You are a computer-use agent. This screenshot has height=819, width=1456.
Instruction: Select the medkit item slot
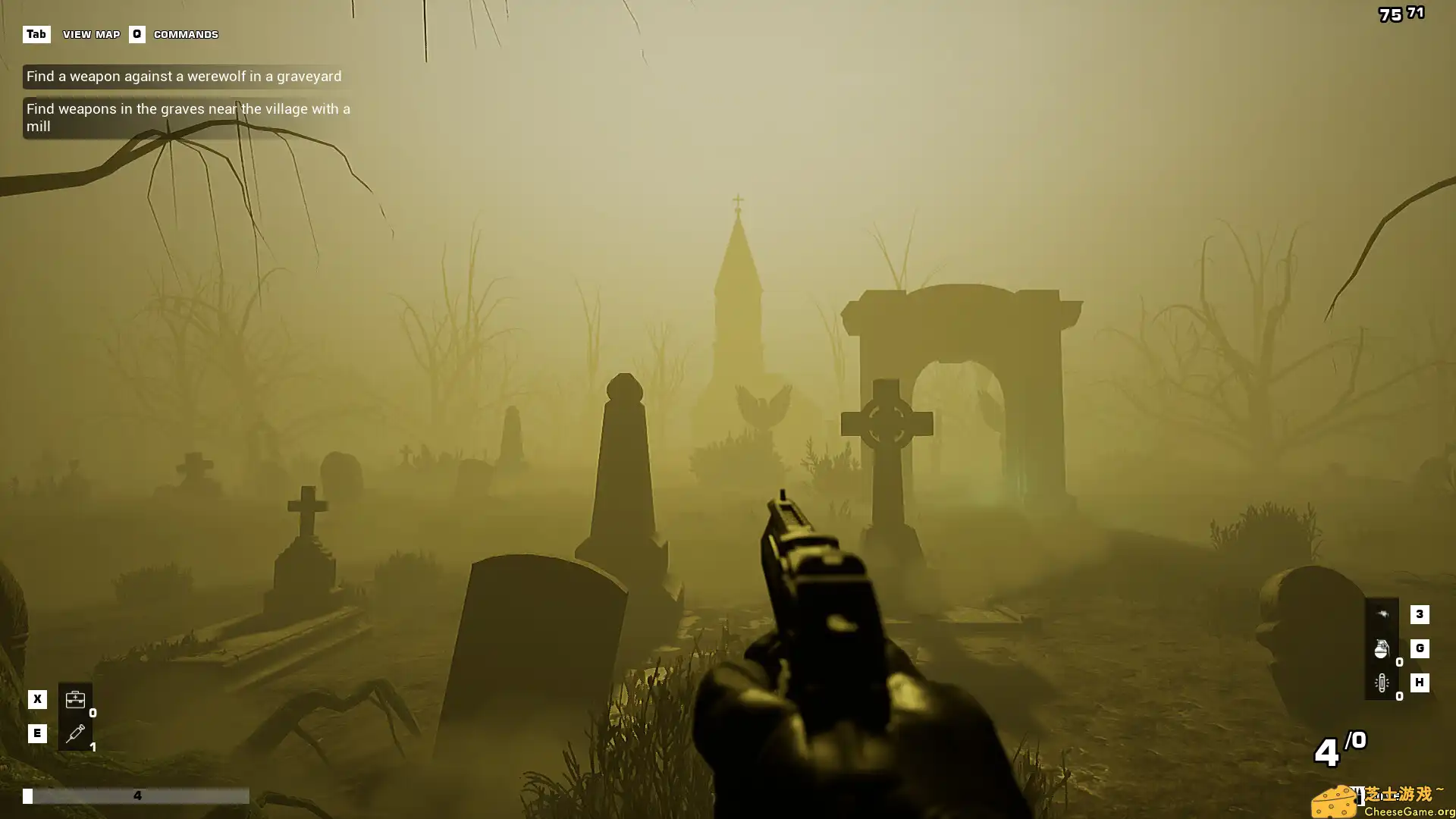(x=75, y=699)
